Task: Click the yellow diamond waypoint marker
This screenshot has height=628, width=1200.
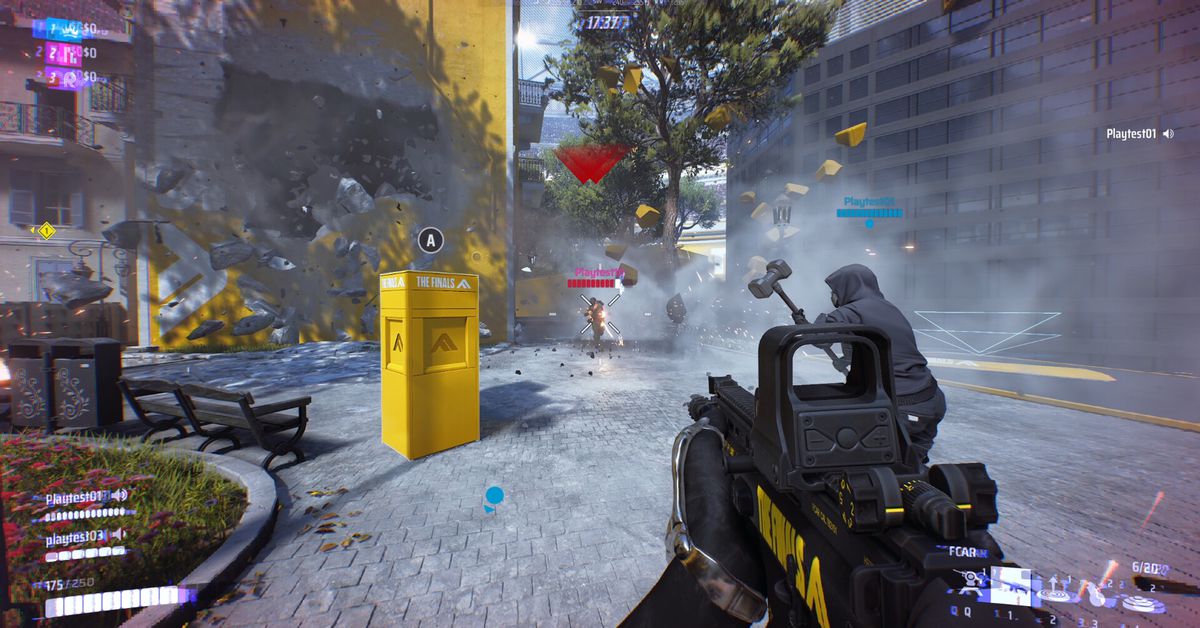Action: point(45,231)
